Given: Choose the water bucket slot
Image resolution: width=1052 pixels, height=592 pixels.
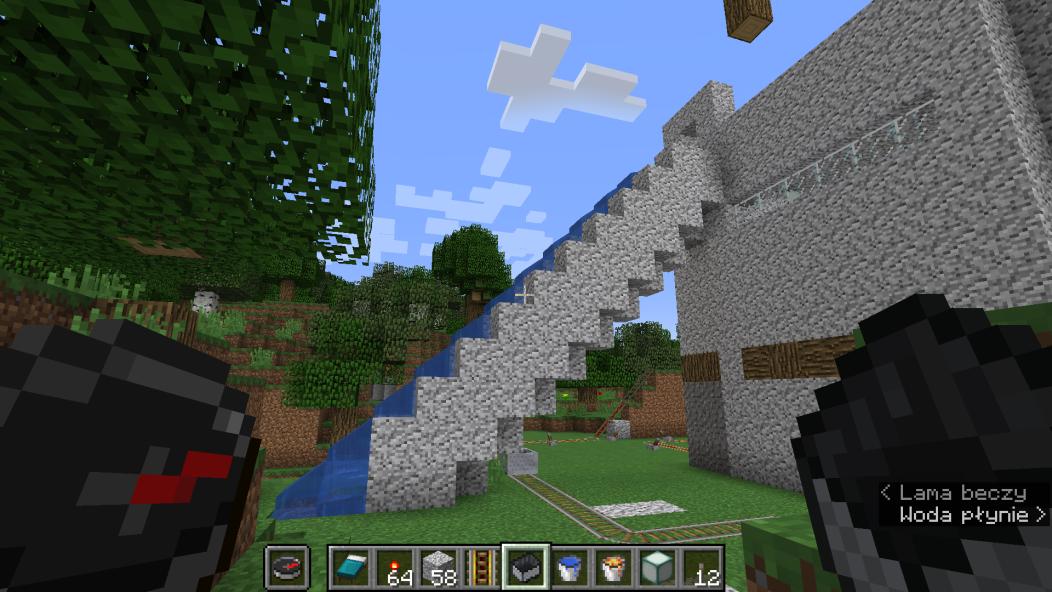Looking at the screenshot, I should 570,568.
